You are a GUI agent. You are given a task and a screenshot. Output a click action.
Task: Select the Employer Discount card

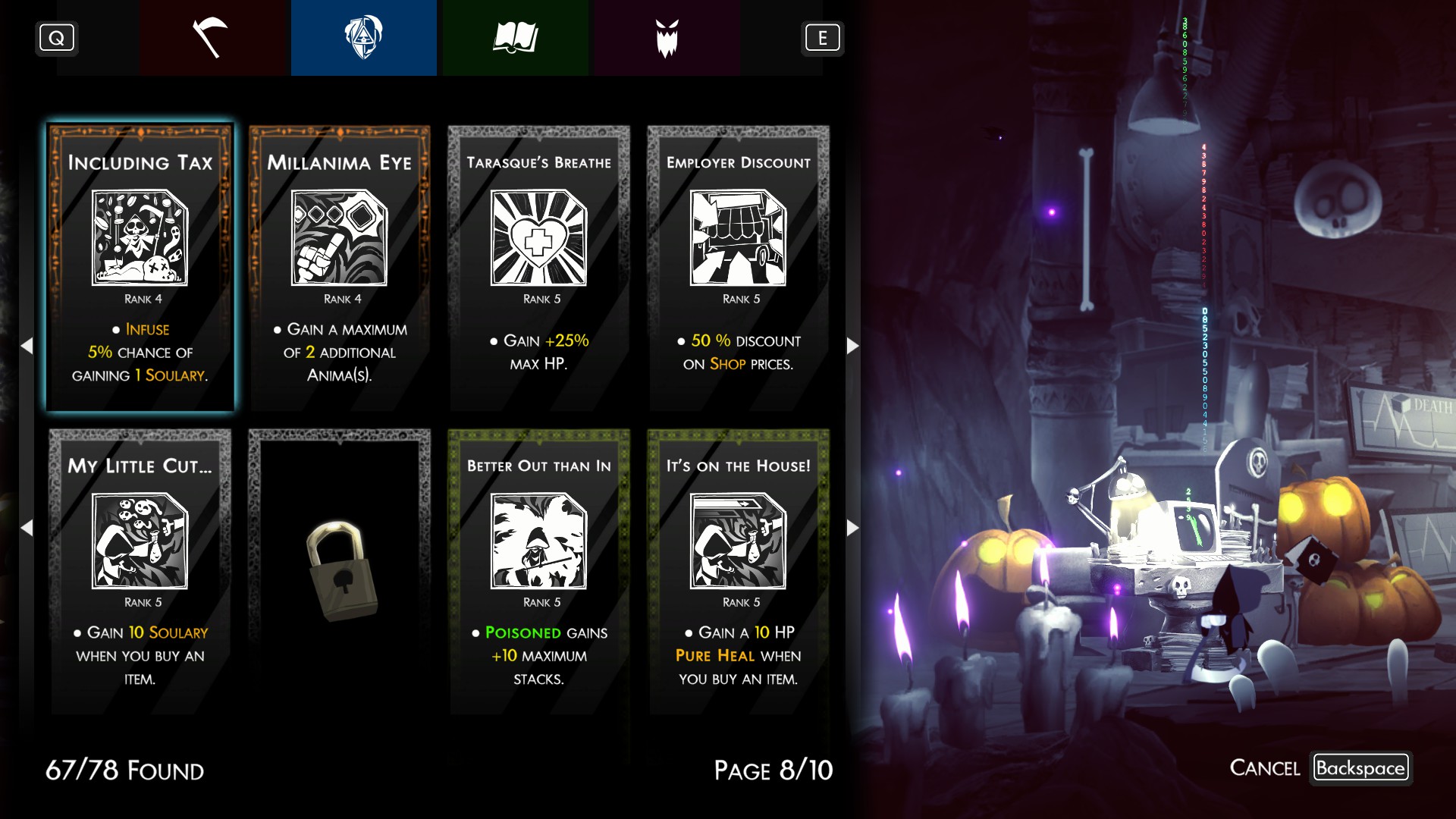click(738, 268)
